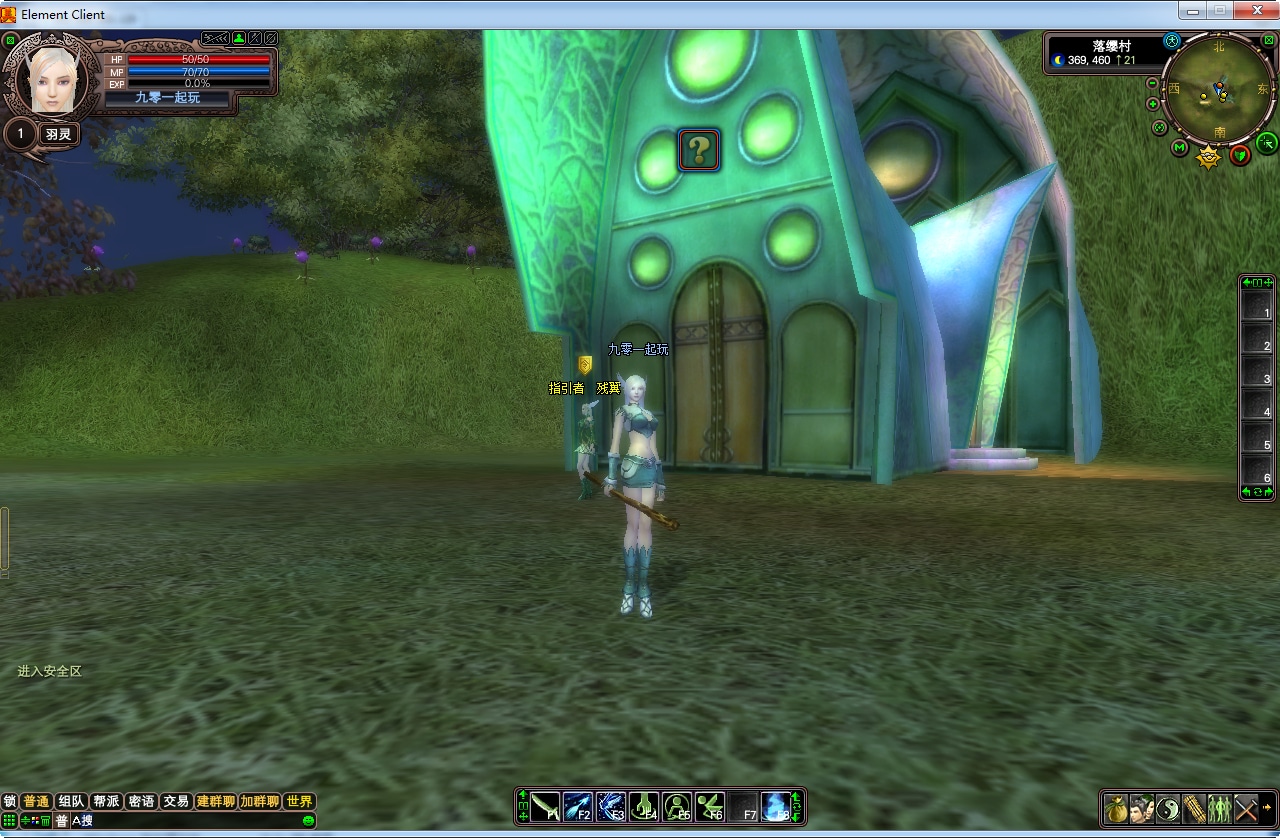
Task: Open the money bag inventory icon
Action: (1116, 807)
